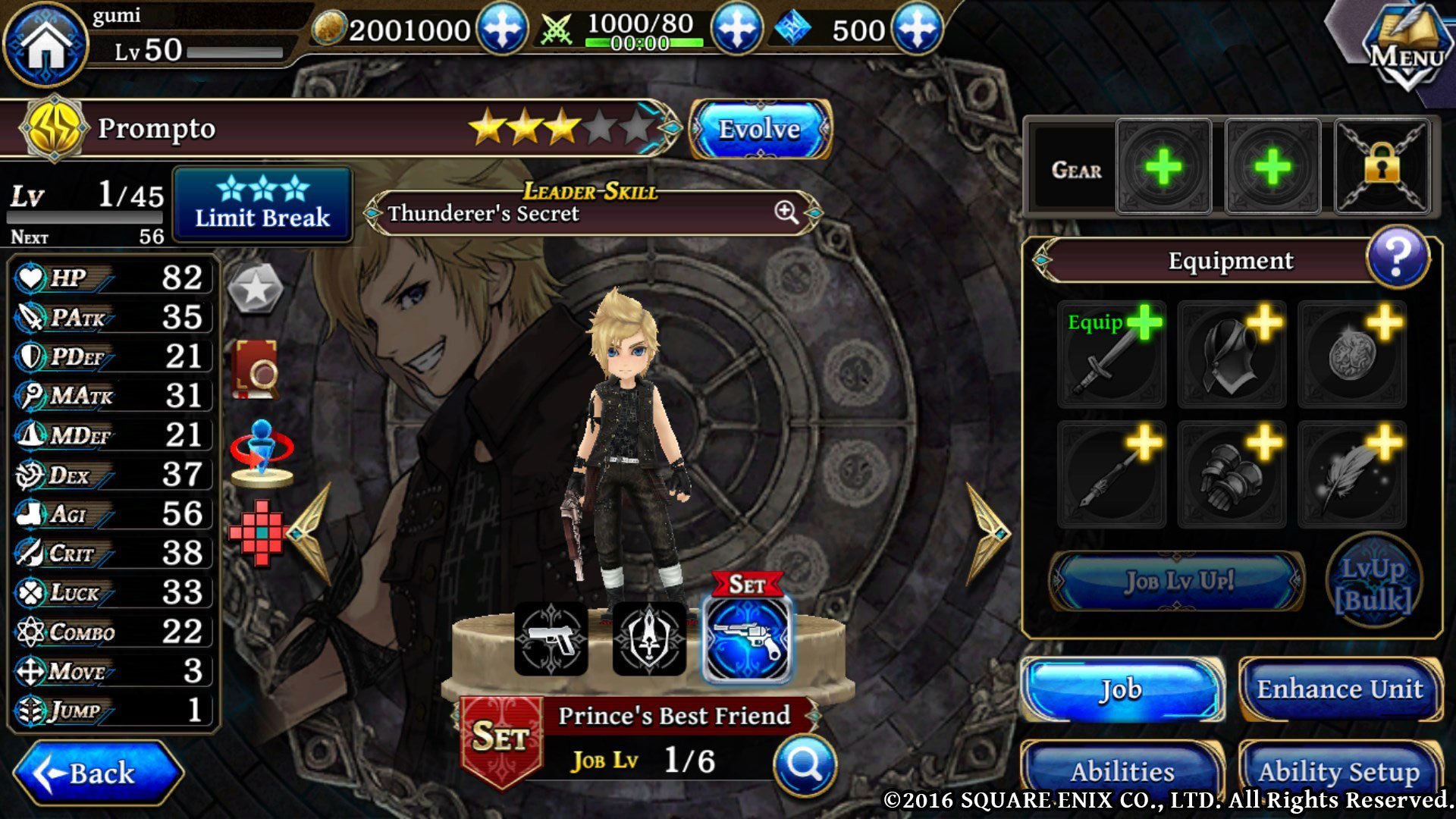Tap the Evolve button
Viewport: 1456px width, 819px height.
(x=759, y=129)
